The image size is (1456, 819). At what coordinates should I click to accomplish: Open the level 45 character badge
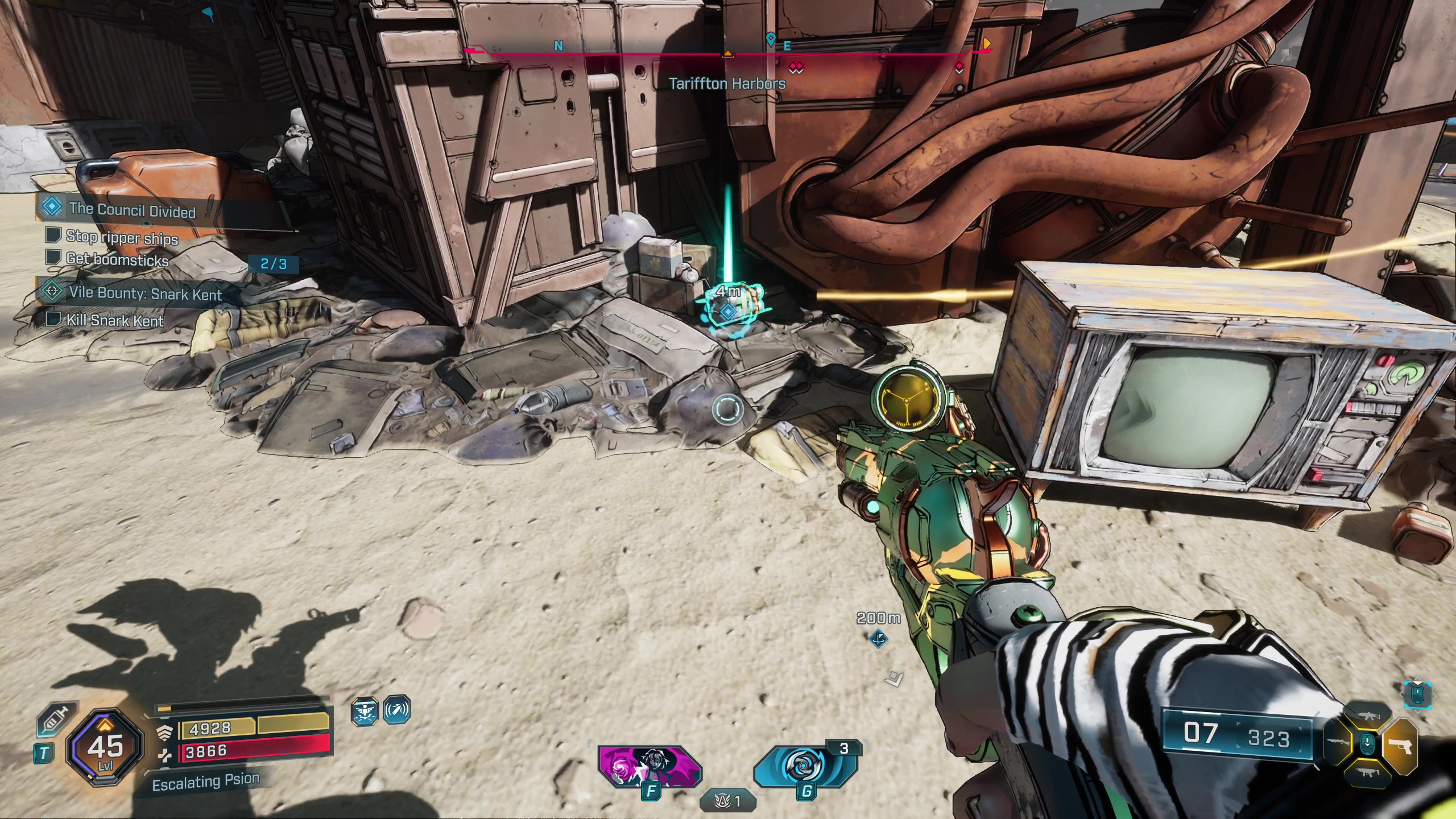point(106,747)
